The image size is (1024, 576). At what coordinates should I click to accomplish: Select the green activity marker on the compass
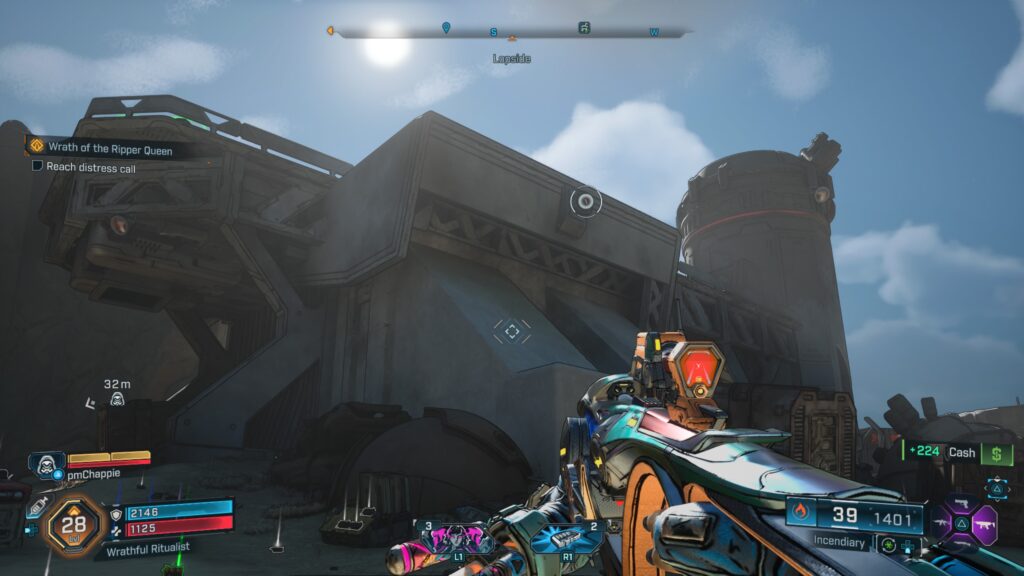[x=584, y=28]
